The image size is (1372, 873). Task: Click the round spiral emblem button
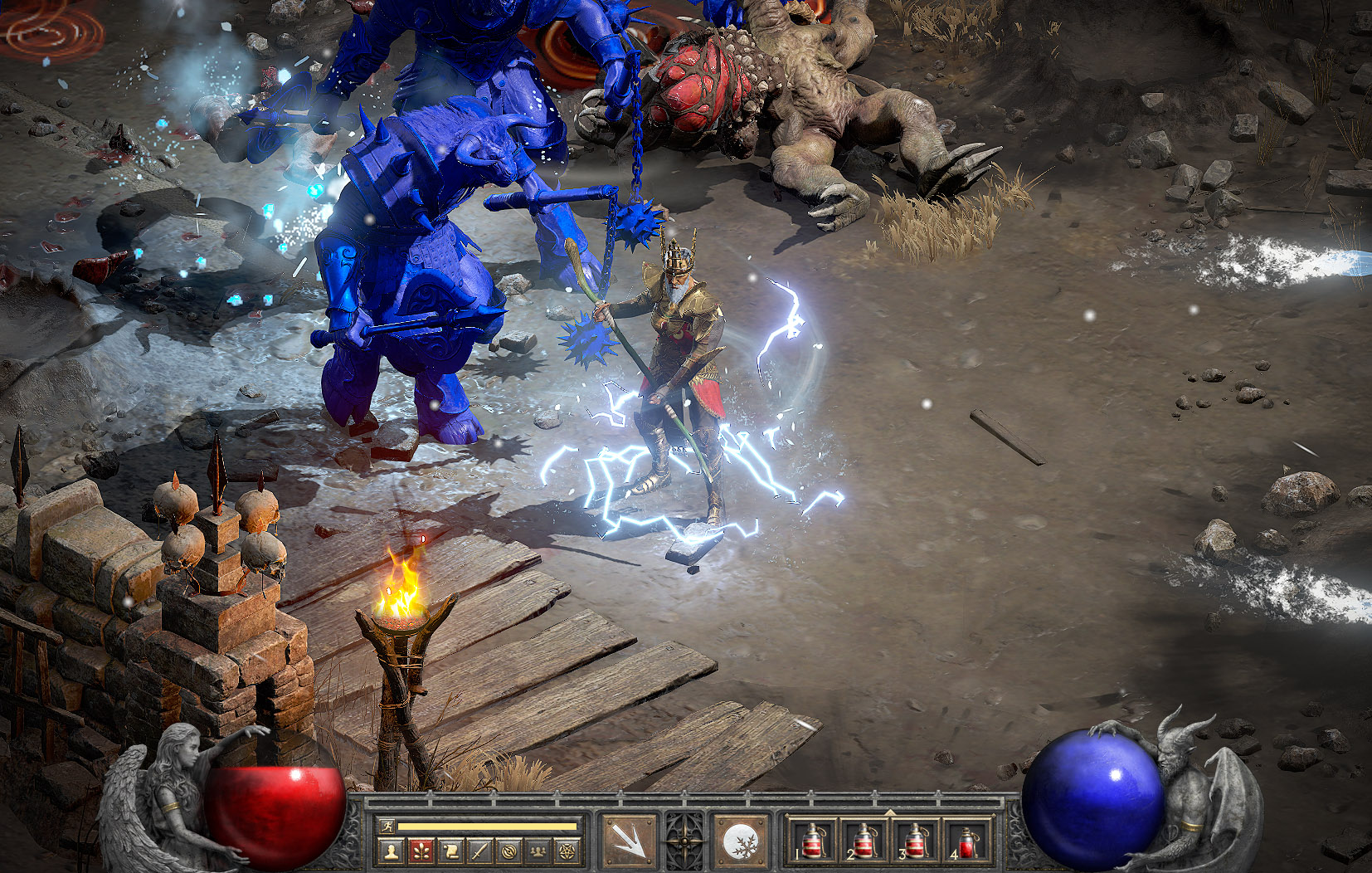pyautogui.click(x=509, y=850)
